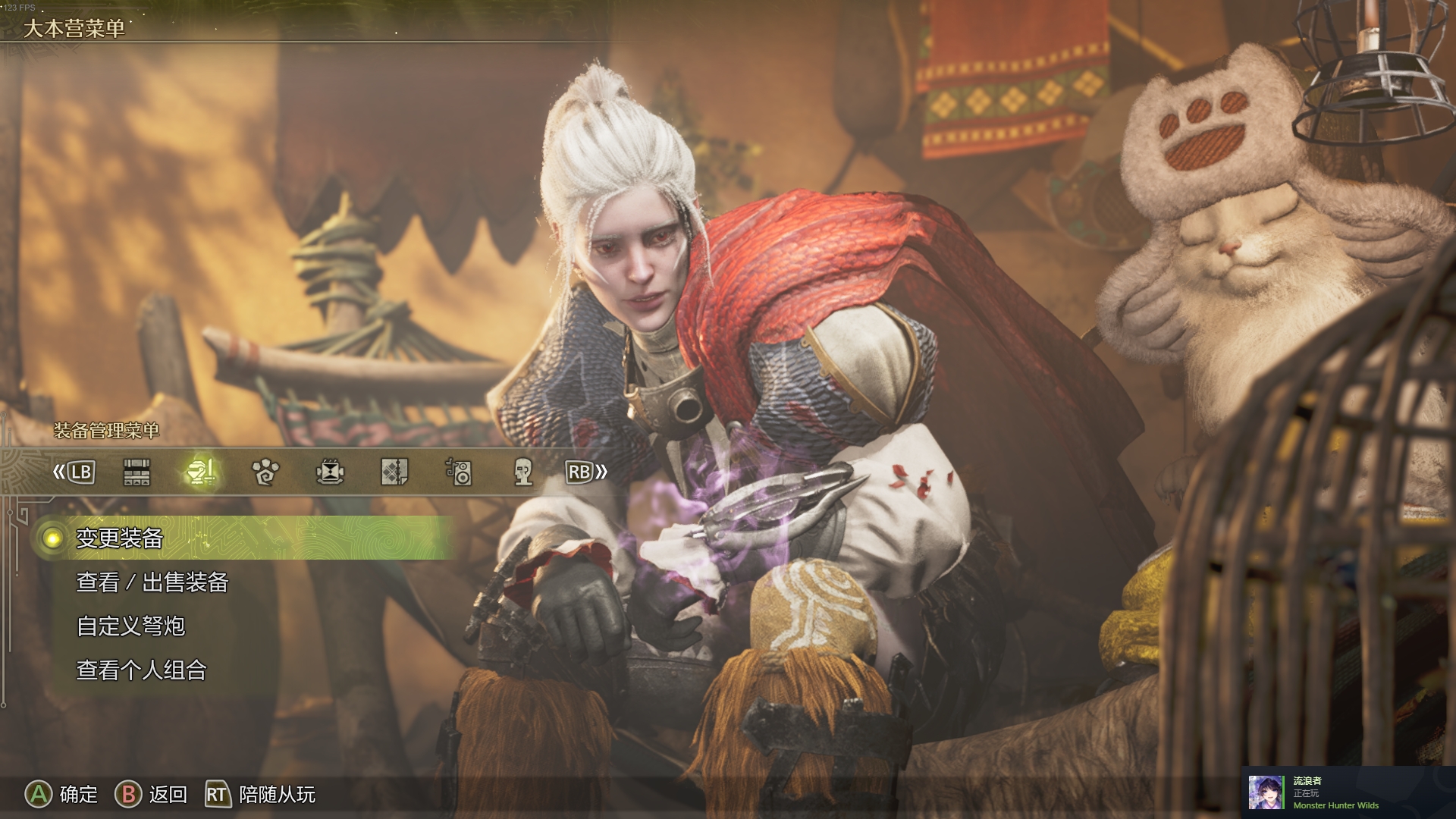Switch to the paw print Palico tab

click(265, 472)
